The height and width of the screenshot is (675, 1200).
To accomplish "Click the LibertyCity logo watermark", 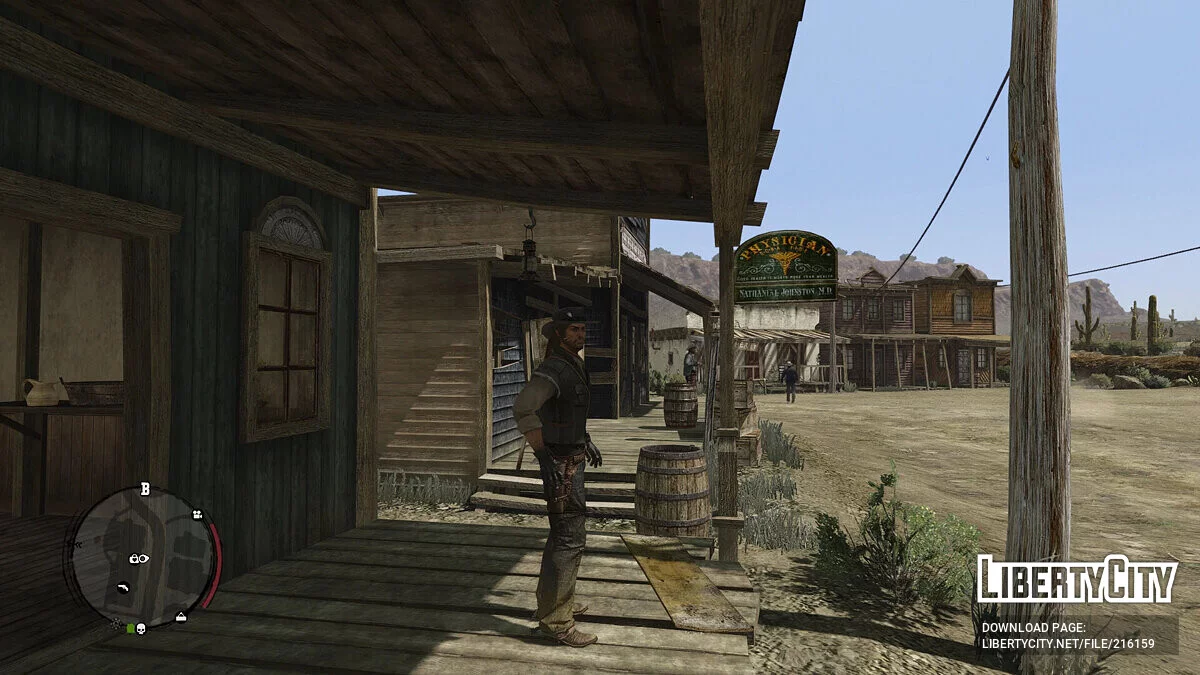I will pyautogui.click(x=1077, y=580).
